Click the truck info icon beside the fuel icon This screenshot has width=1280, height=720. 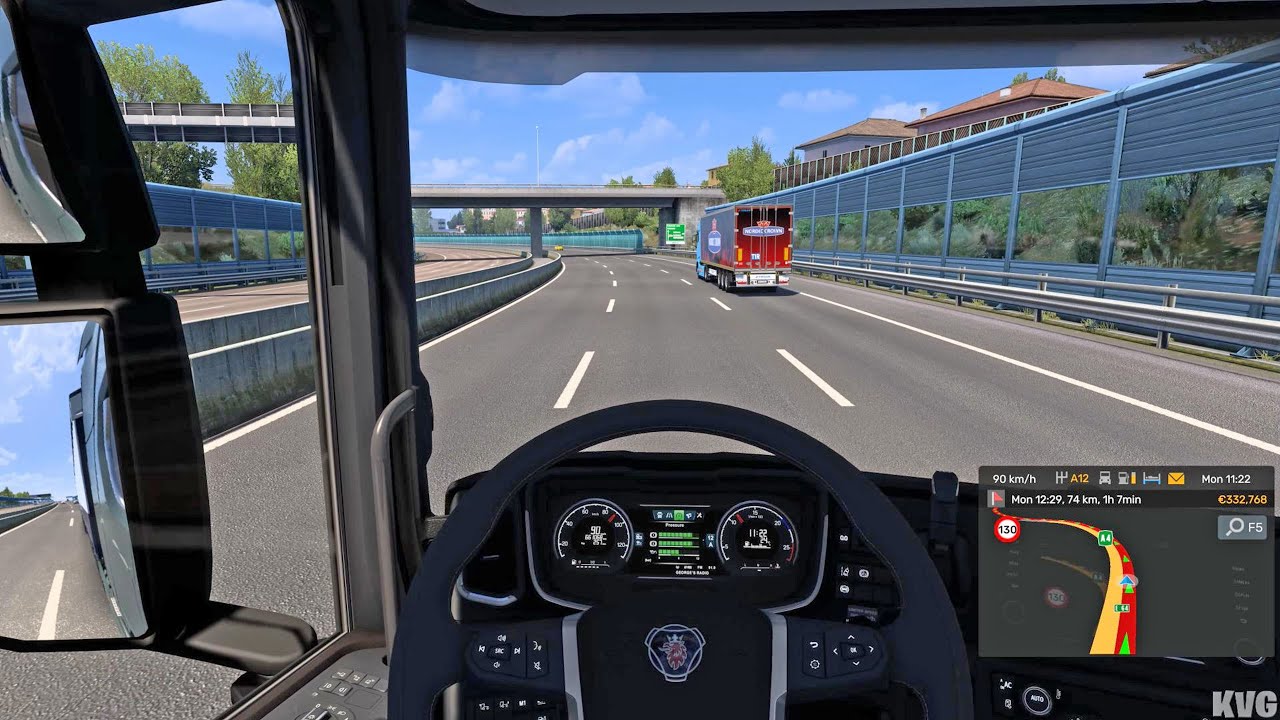(1105, 478)
